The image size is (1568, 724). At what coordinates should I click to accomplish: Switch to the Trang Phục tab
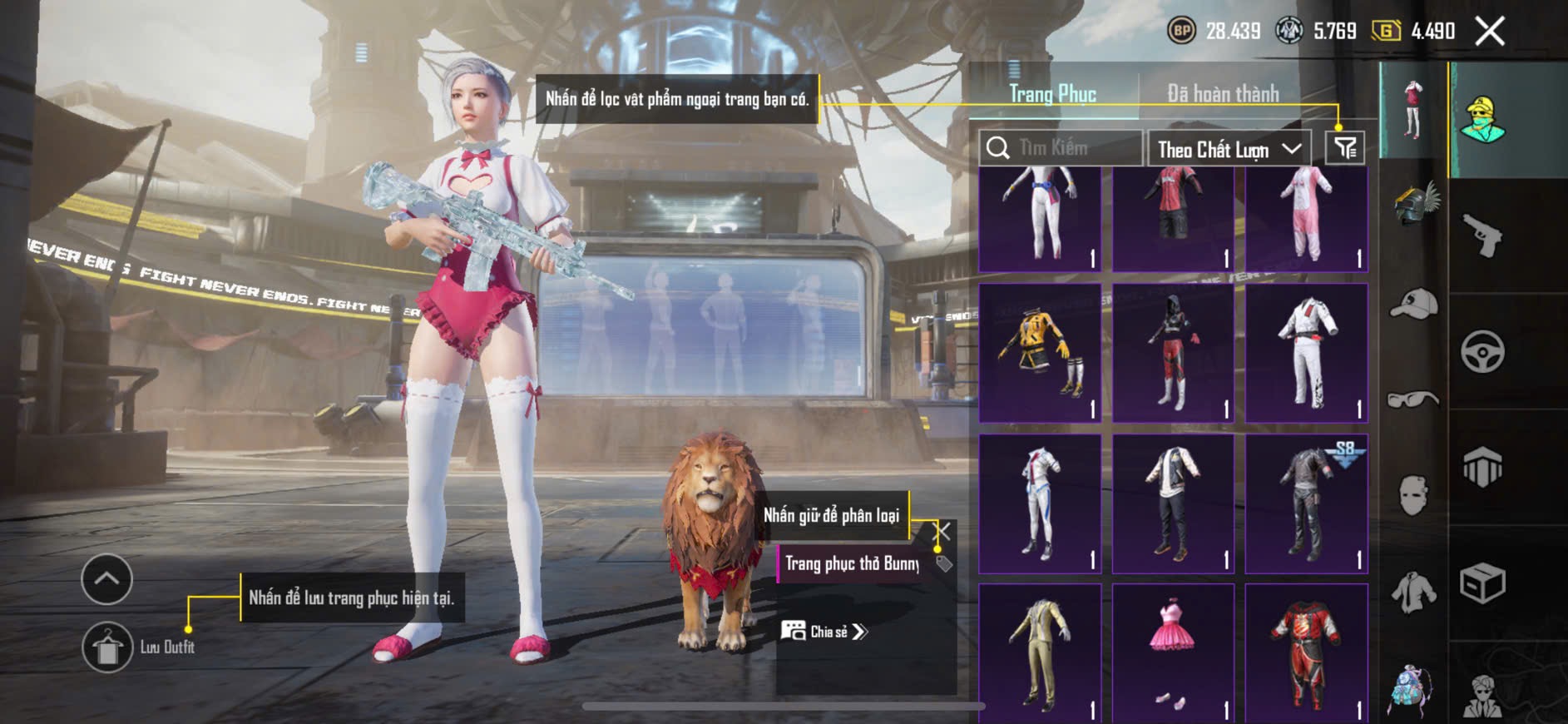1052,94
